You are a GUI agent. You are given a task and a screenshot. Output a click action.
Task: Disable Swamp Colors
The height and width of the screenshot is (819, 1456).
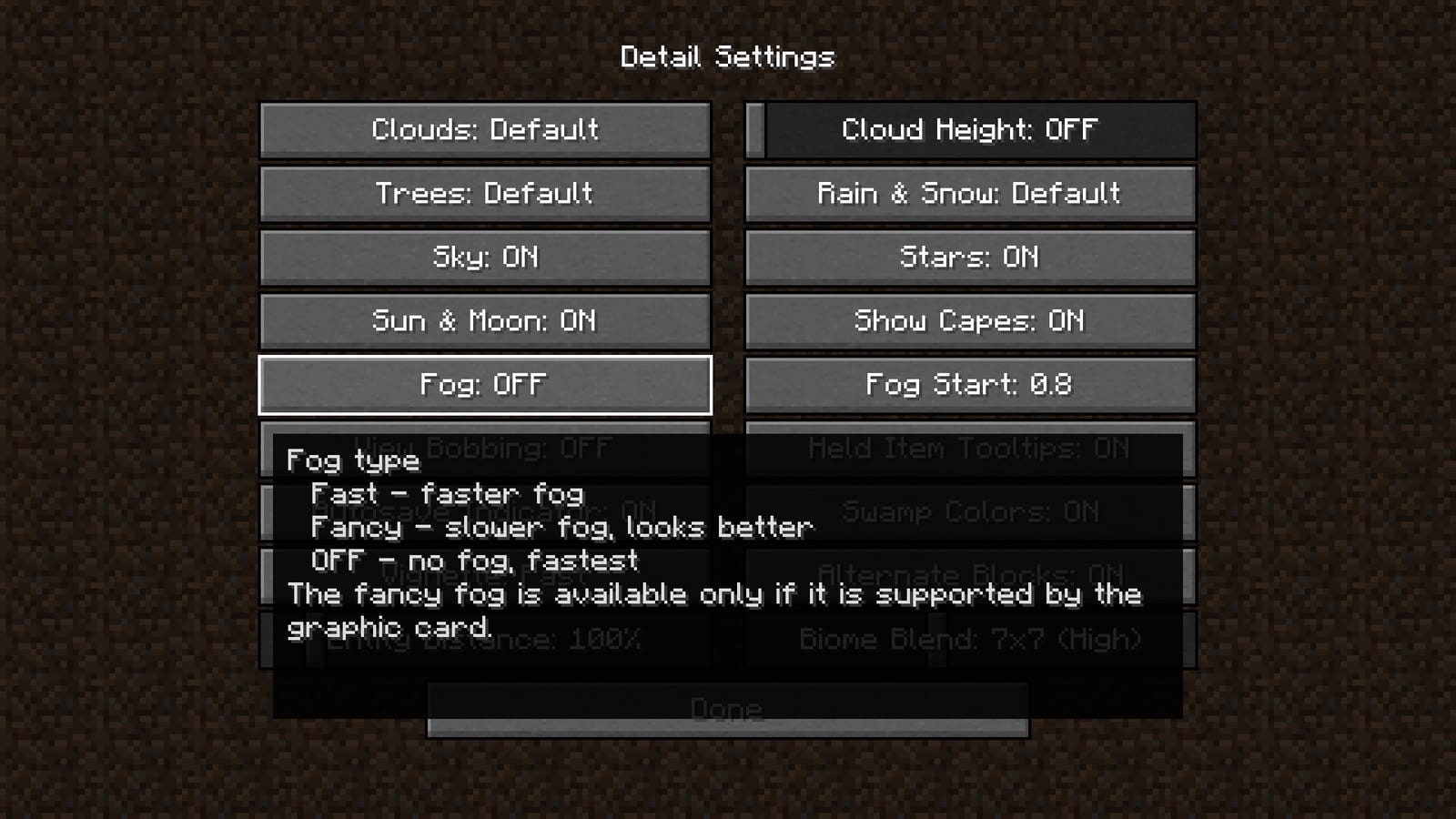tap(968, 511)
